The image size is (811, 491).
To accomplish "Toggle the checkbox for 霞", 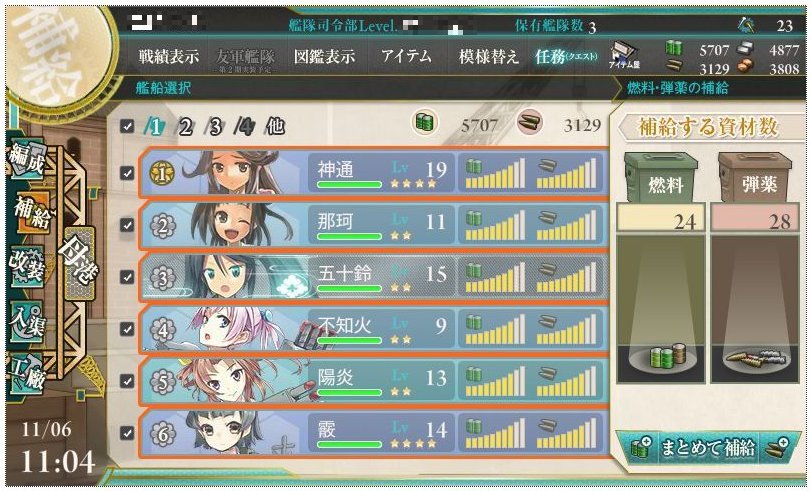I will [x=125, y=432].
